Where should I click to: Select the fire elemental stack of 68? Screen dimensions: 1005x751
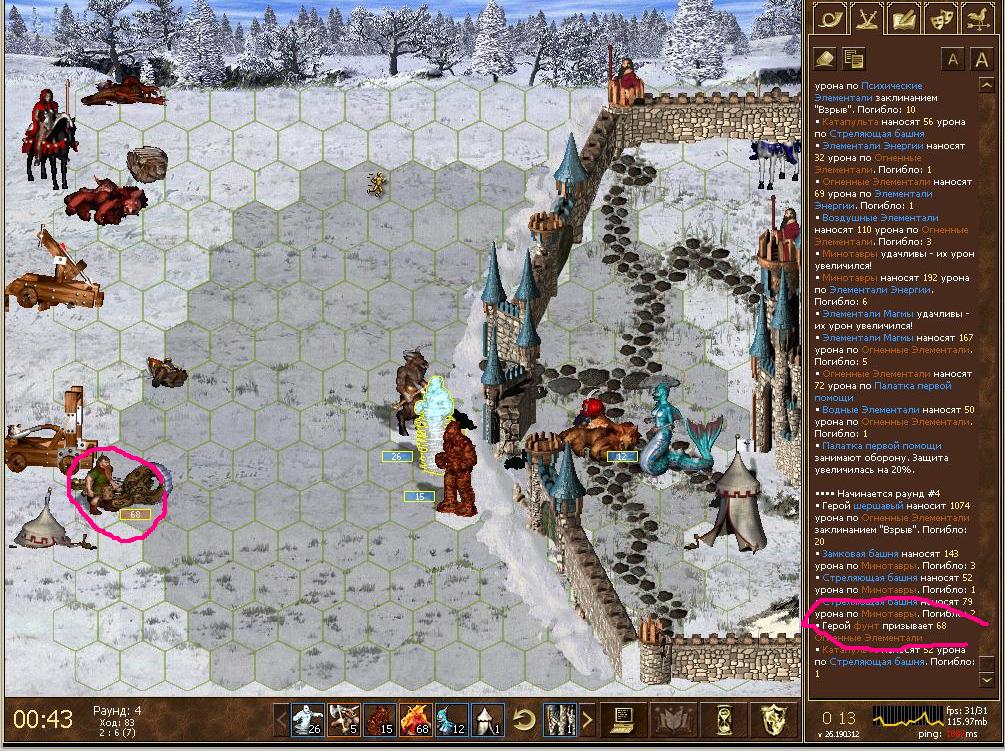(x=415, y=718)
